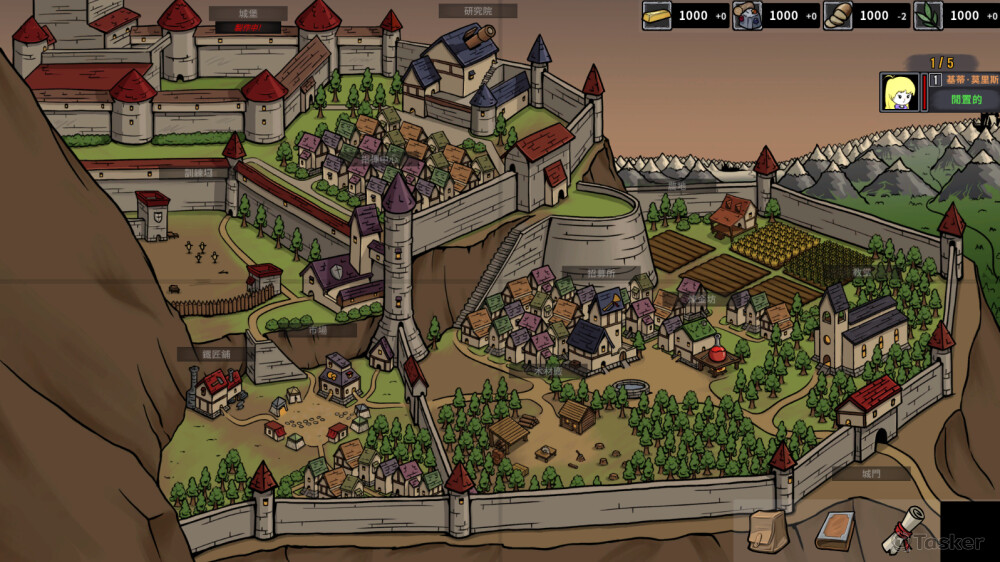Choose the 訓練場 training ground label
Screen dimensions: 1000x562
click(x=199, y=173)
